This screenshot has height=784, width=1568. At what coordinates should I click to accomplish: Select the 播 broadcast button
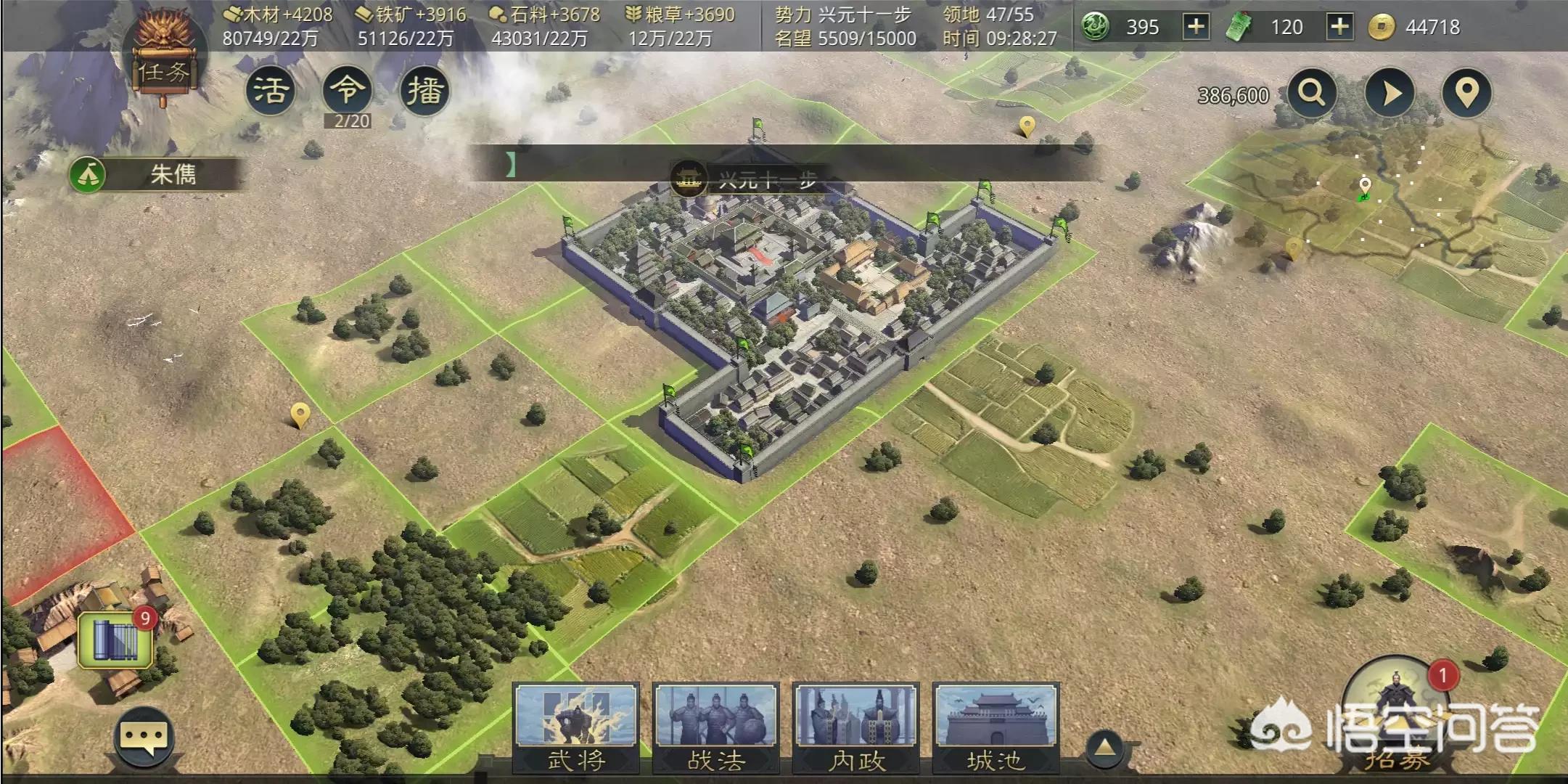point(424,91)
